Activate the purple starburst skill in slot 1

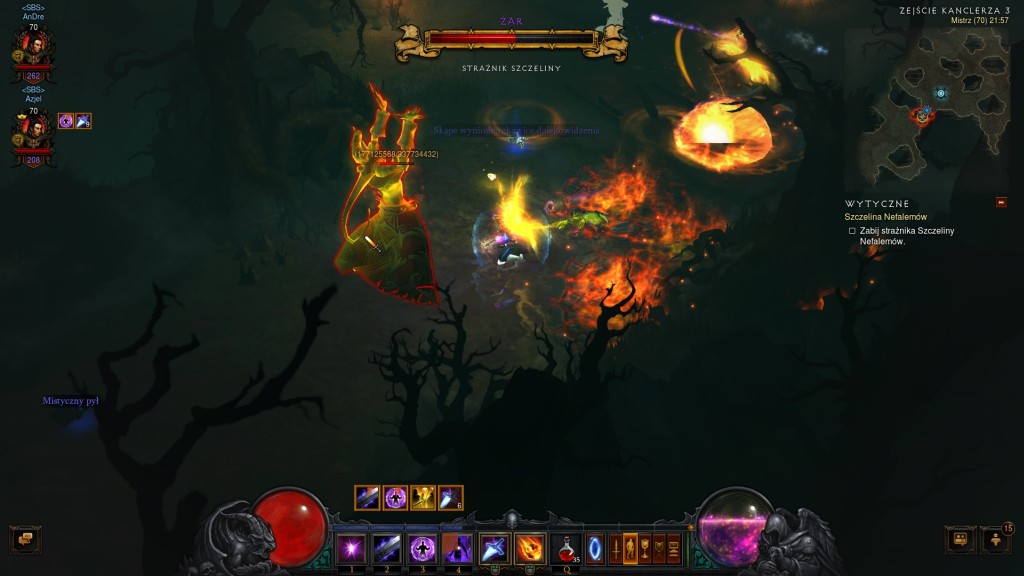click(351, 548)
